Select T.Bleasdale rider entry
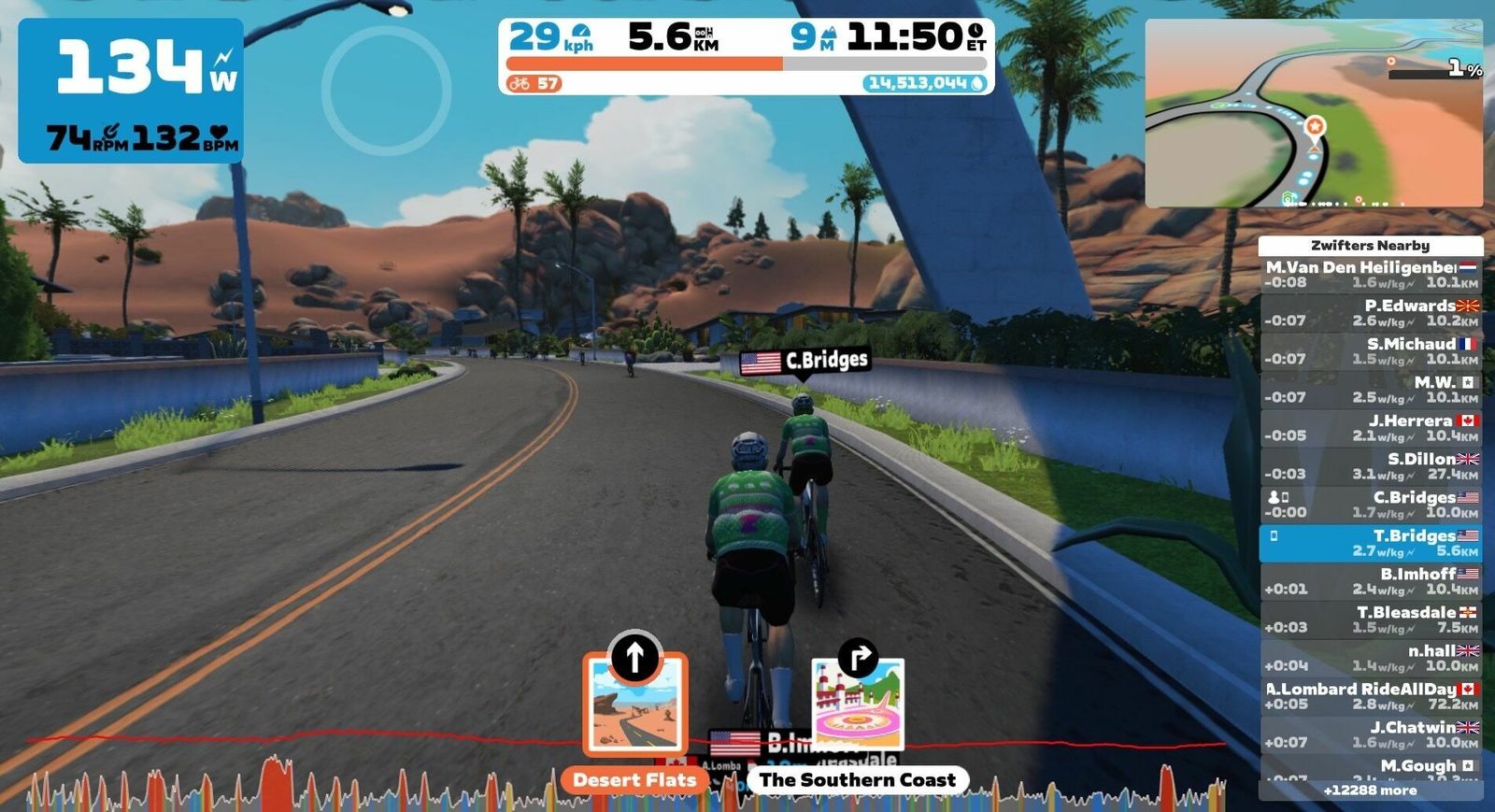The width and height of the screenshot is (1495, 812). click(1370, 620)
